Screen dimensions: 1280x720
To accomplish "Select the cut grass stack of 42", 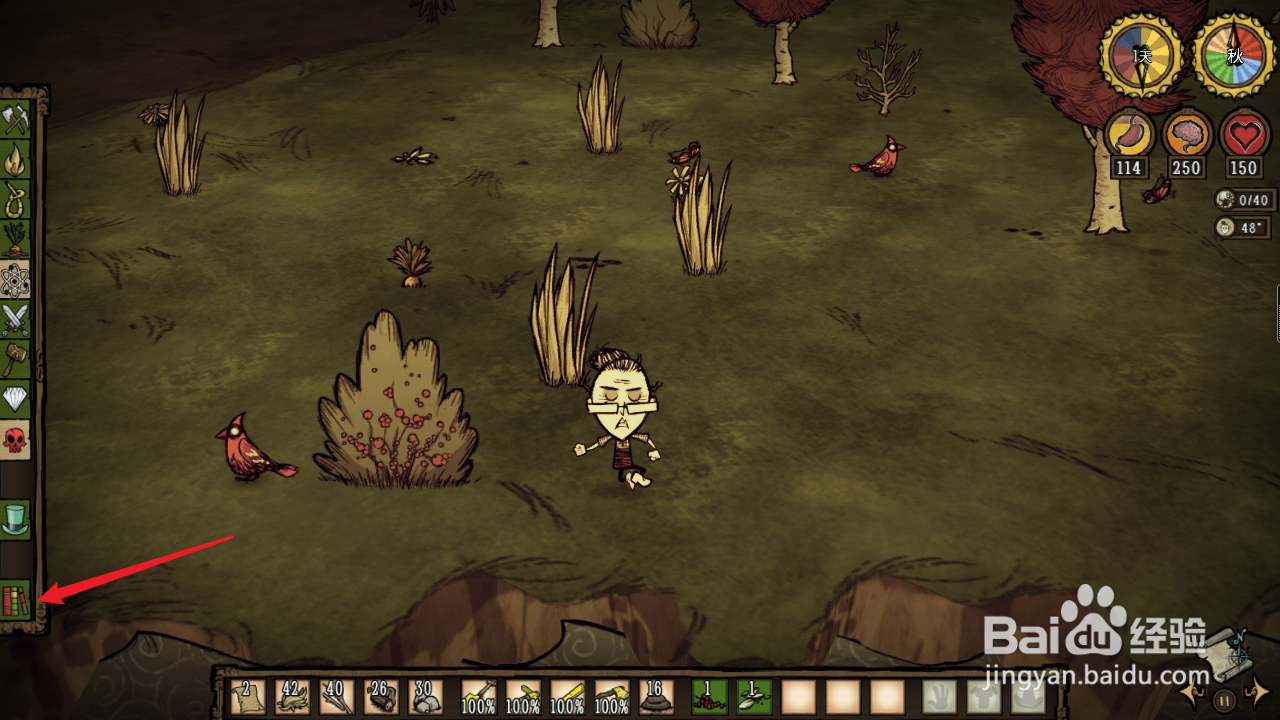I will (x=292, y=697).
